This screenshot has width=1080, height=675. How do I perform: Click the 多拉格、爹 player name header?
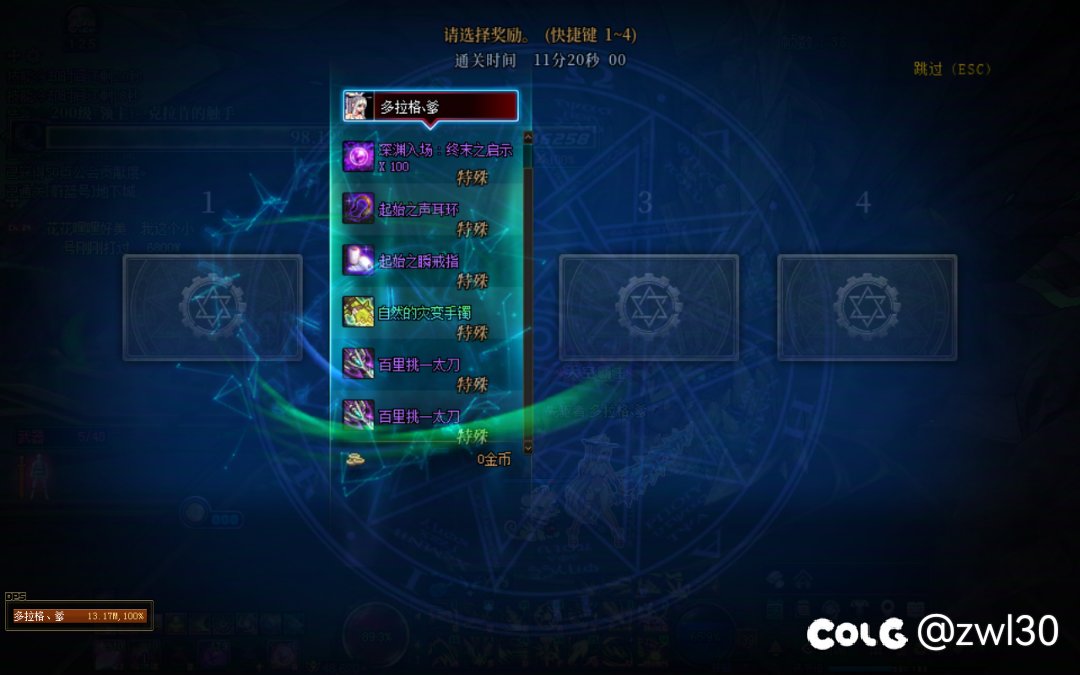pos(431,106)
